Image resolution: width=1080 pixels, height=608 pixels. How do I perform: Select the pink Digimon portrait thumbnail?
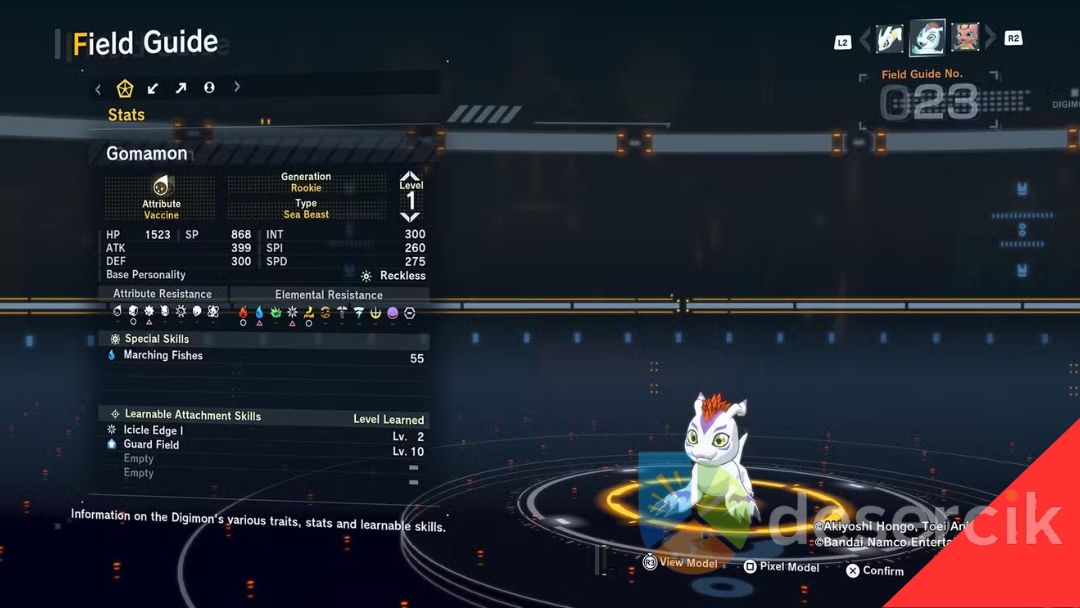tap(965, 39)
